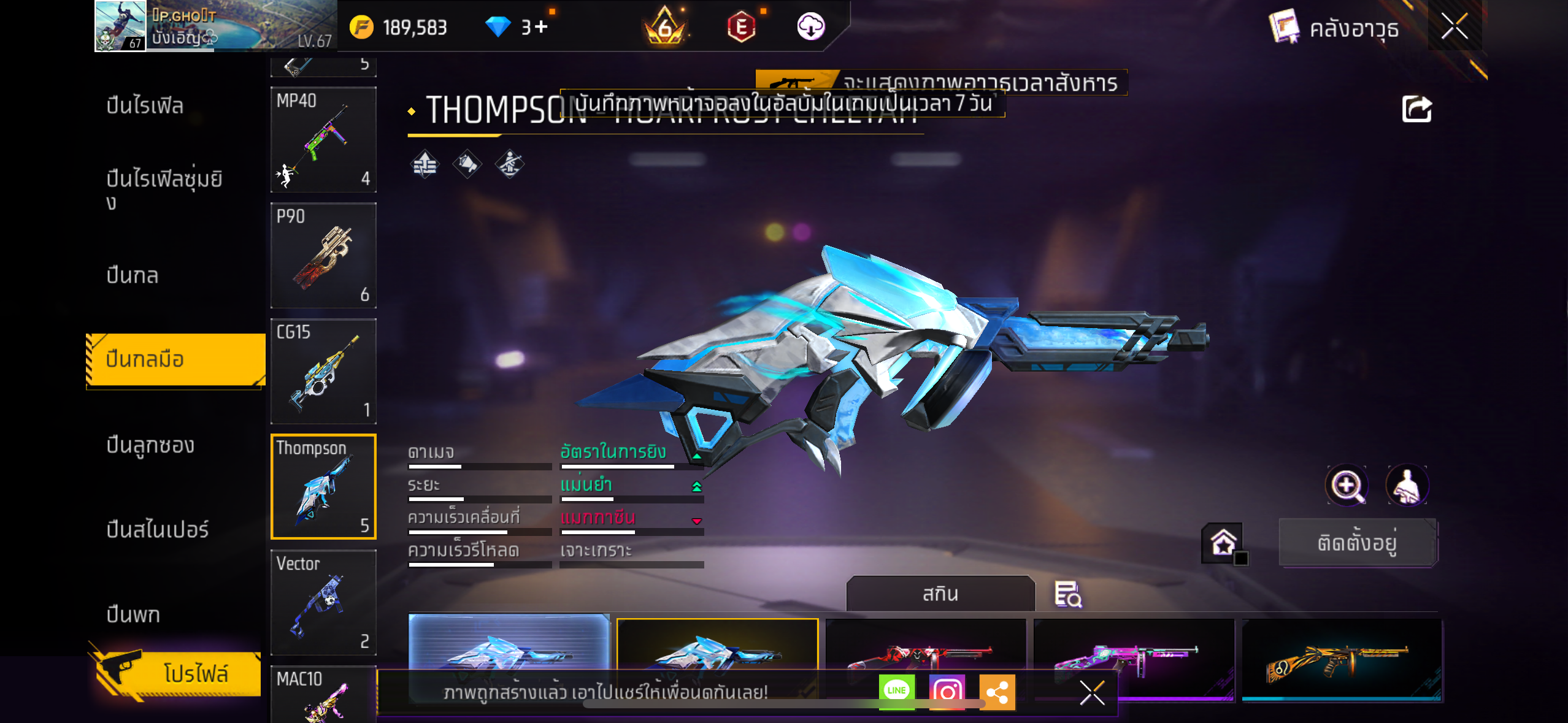Select the MP40 weapon slot
The image size is (1568, 723).
[x=323, y=140]
